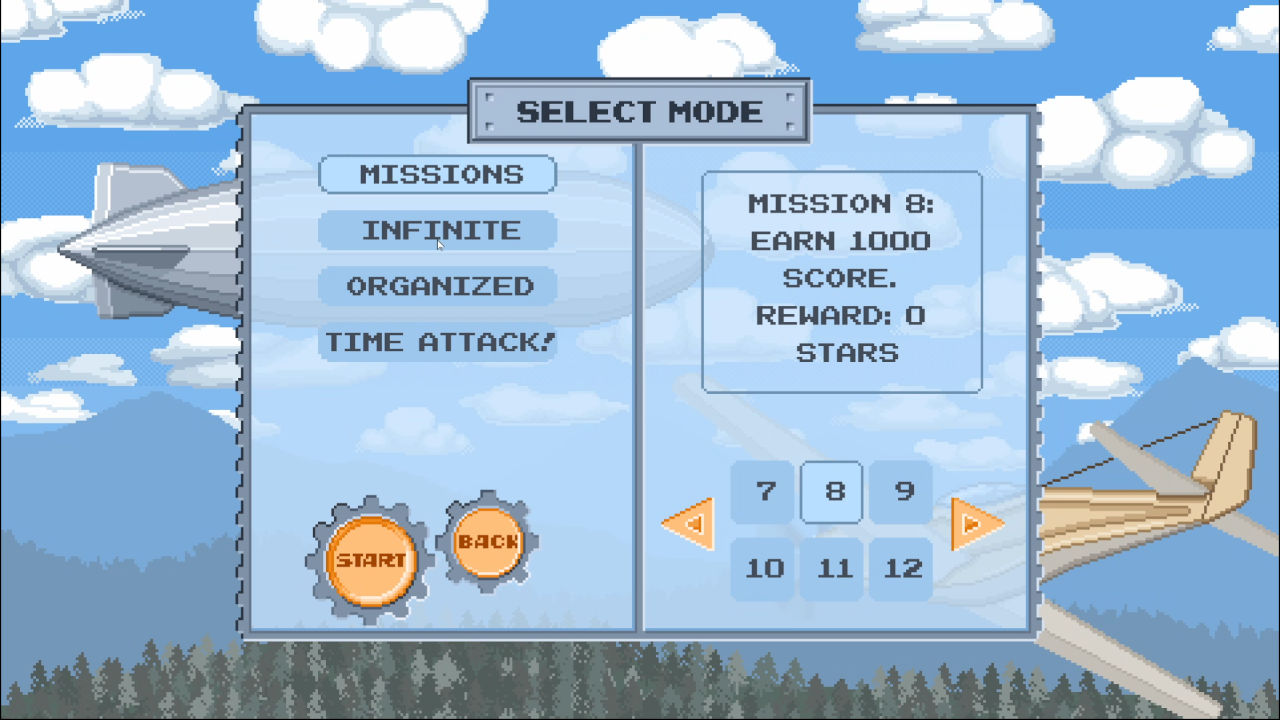Image resolution: width=1280 pixels, height=720 pixels.
Task: Select mission 7 tile
Action: point(766,491)
